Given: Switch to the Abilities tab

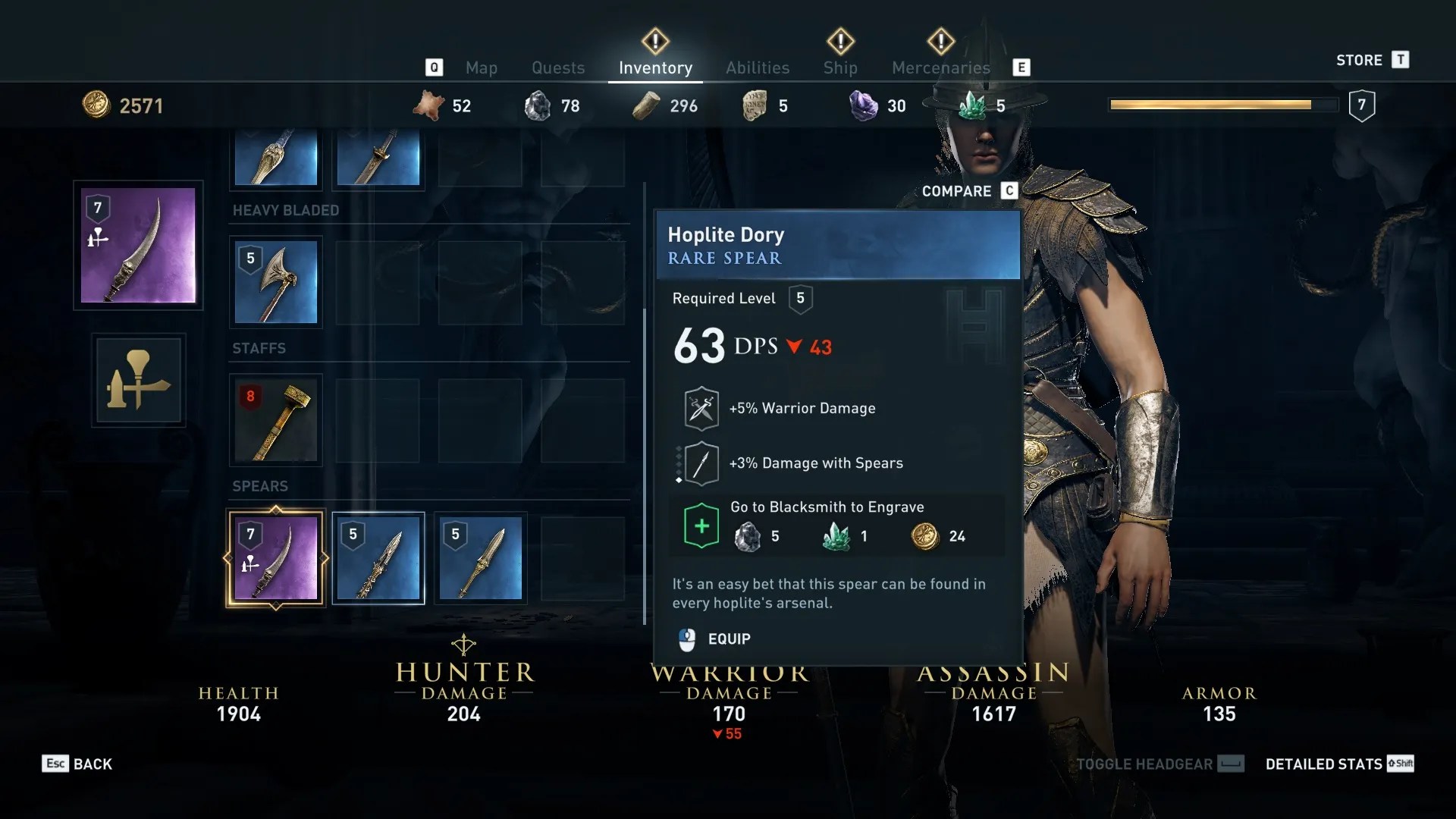Looking at the screenshot, I should [757, 67].
